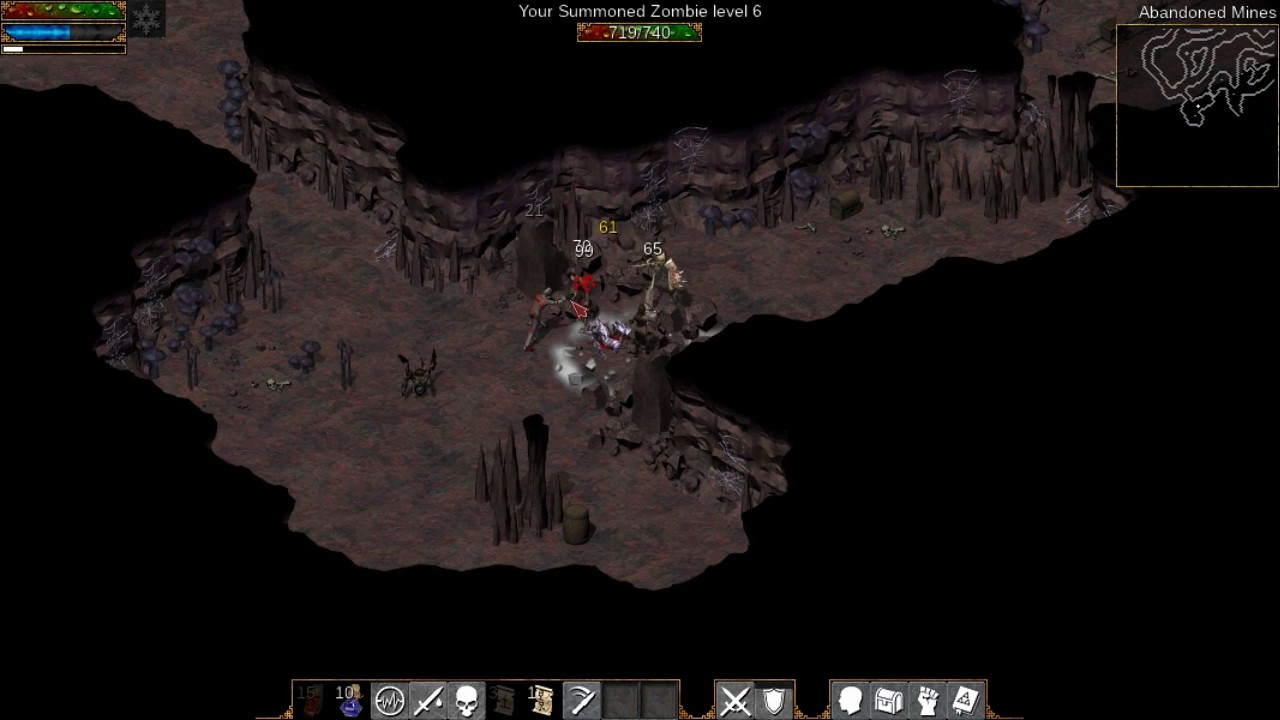
Task: Open the treasure chest inventory
Action: [x=889, y=700]
